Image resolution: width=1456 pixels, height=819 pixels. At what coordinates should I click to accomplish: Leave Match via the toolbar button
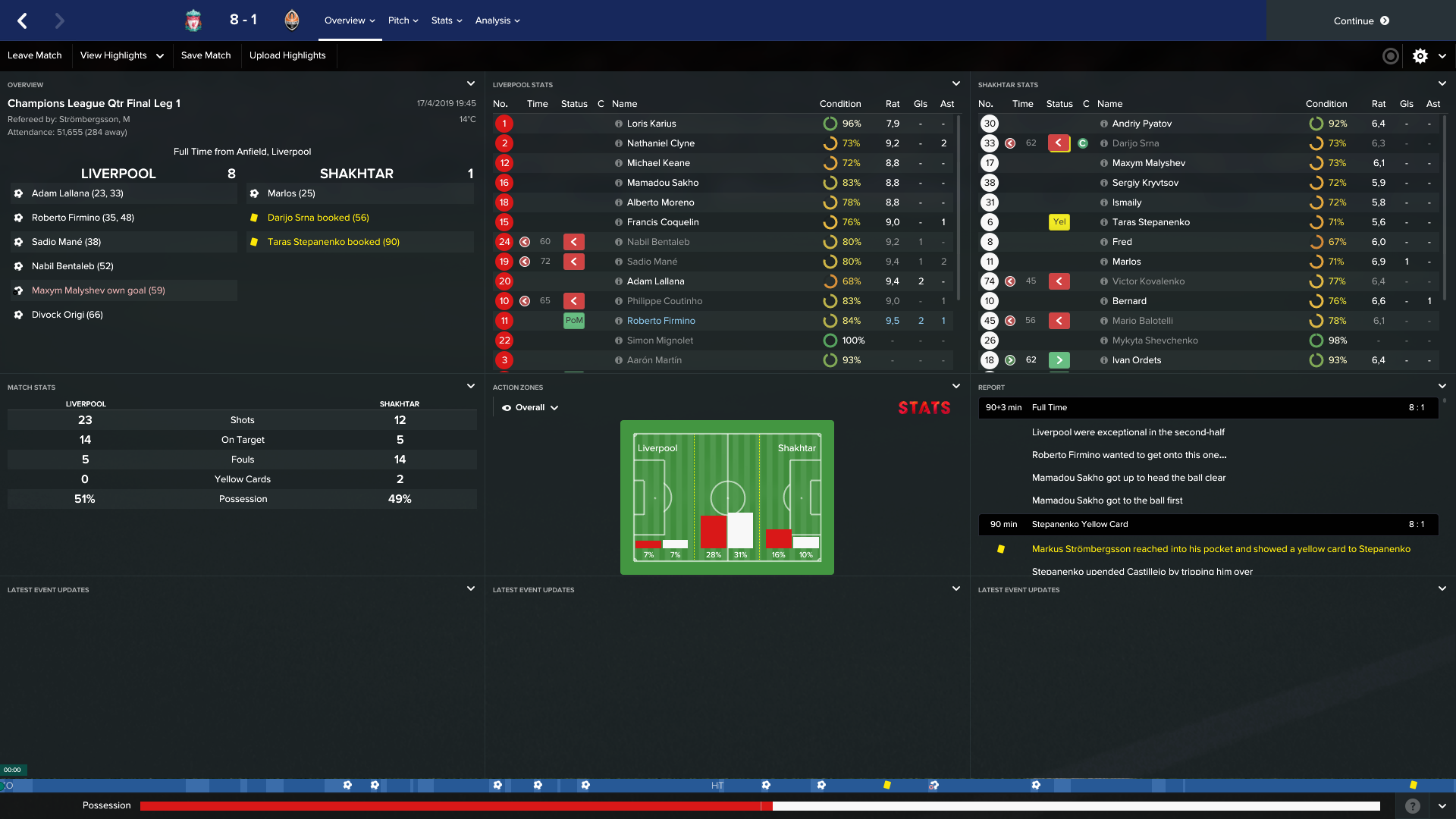tap(35, 55)
